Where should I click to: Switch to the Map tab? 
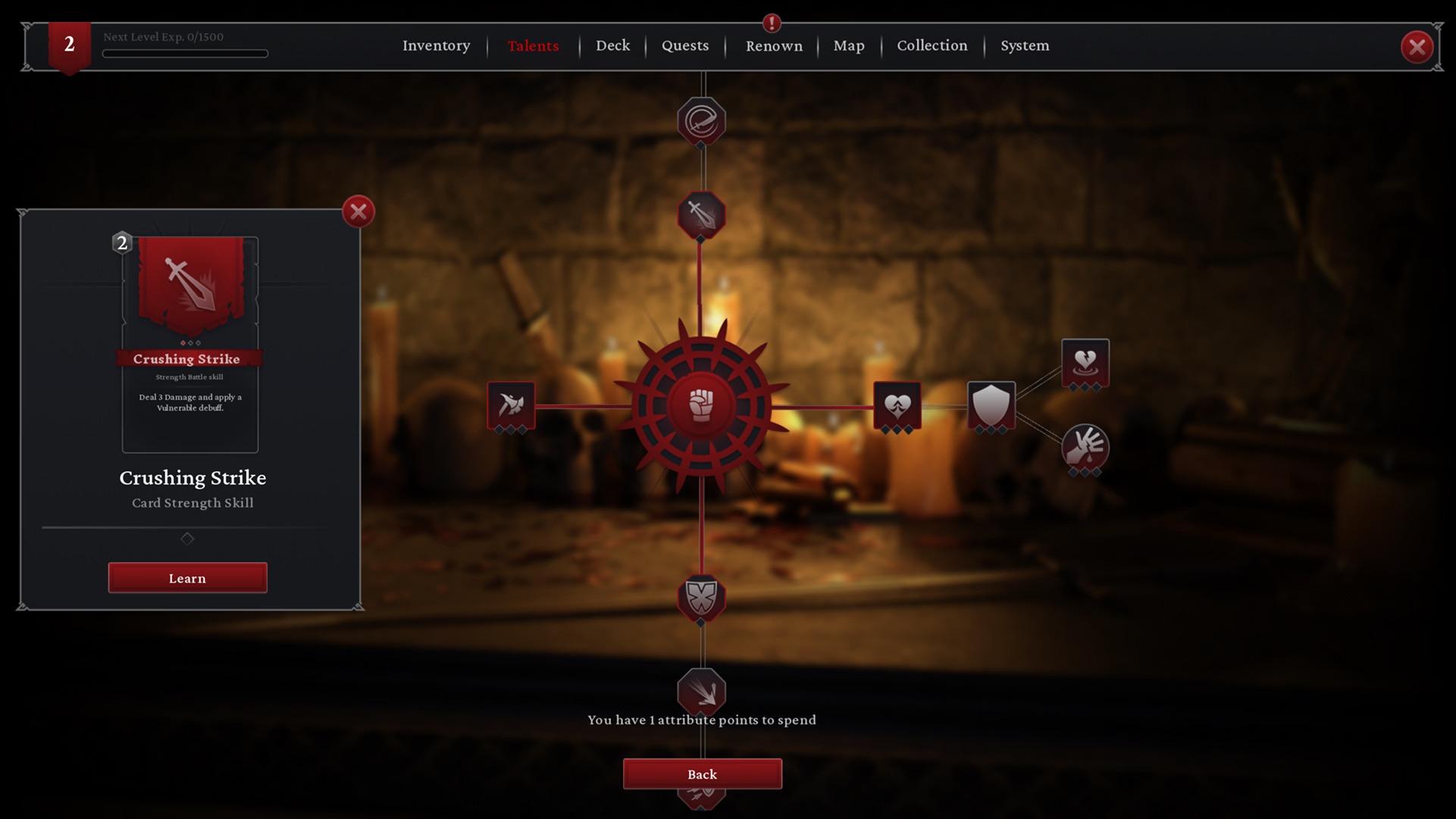pyautogui.click(x=849, y=45)
